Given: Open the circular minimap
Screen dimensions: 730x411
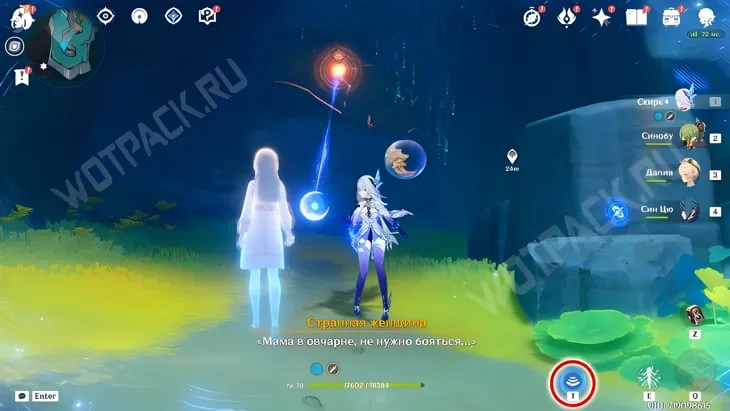Looking at the screenshot, I should click(67, 44).
